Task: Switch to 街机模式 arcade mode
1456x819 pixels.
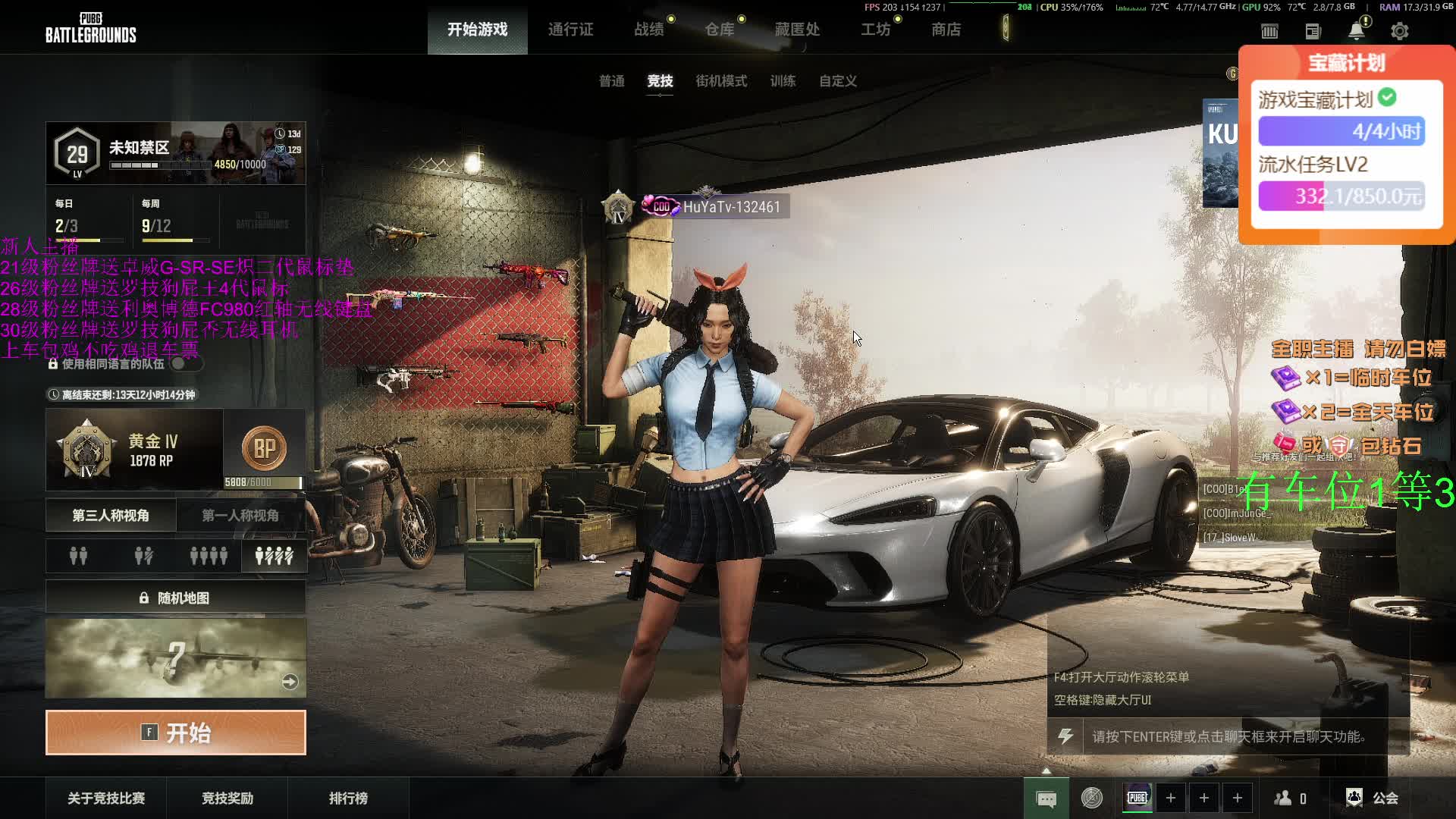Action: (721, 81)
